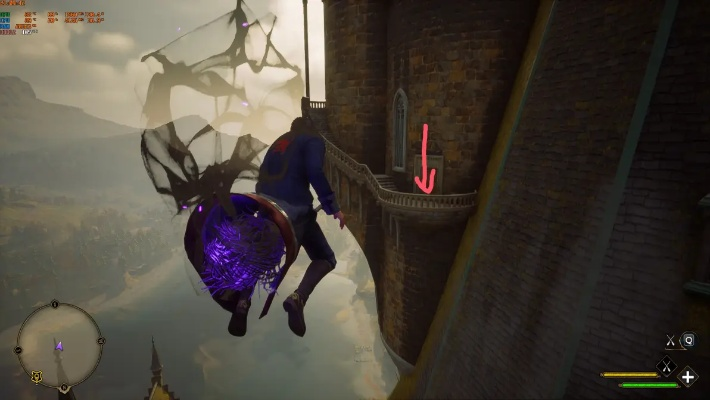
Task: Click the circular minimap
Action: [x=59, y=345]
